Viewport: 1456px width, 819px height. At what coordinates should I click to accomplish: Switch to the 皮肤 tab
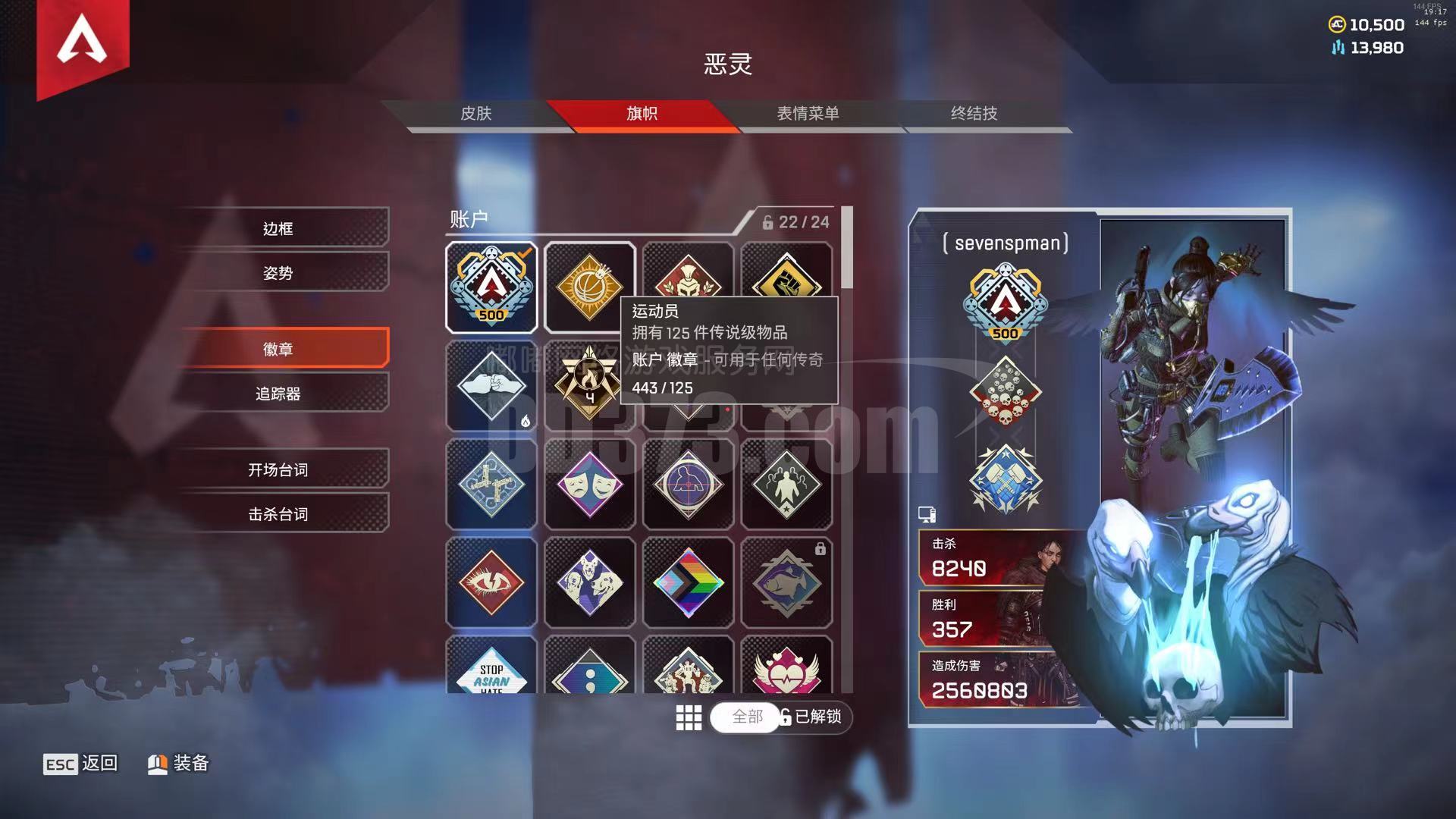[476, 114]
